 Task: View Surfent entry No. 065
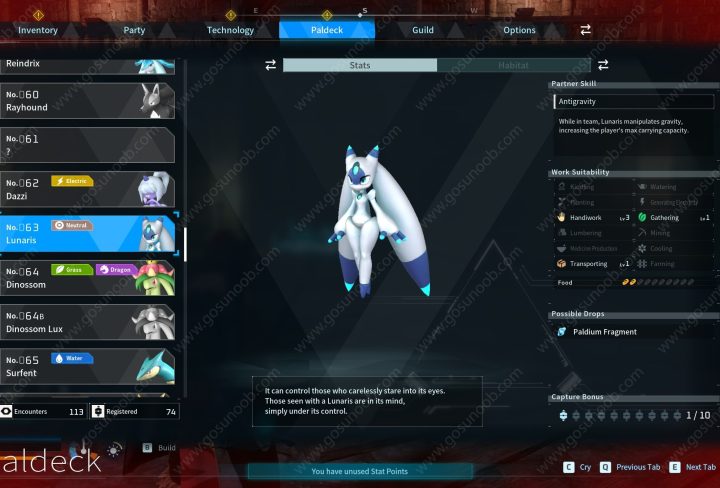tap(88, 366)
